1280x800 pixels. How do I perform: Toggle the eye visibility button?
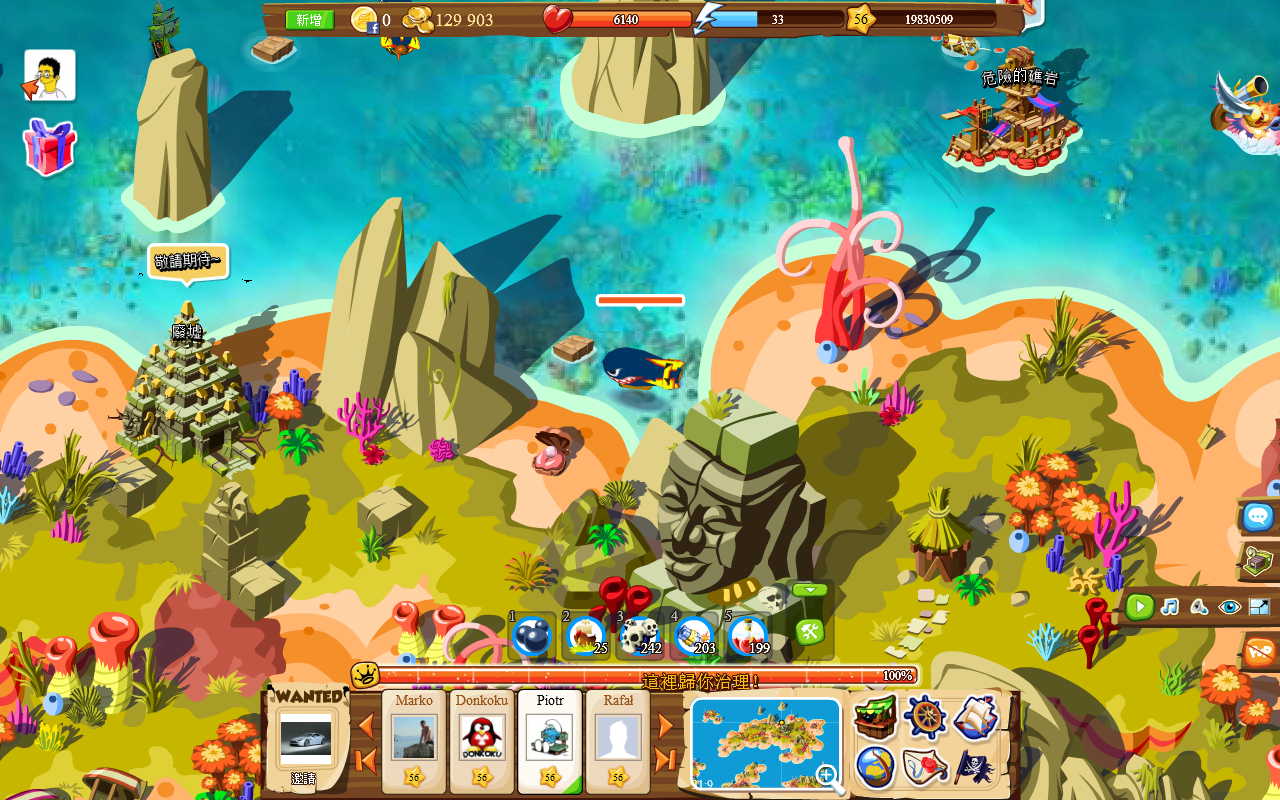(x=1229, y=607)
